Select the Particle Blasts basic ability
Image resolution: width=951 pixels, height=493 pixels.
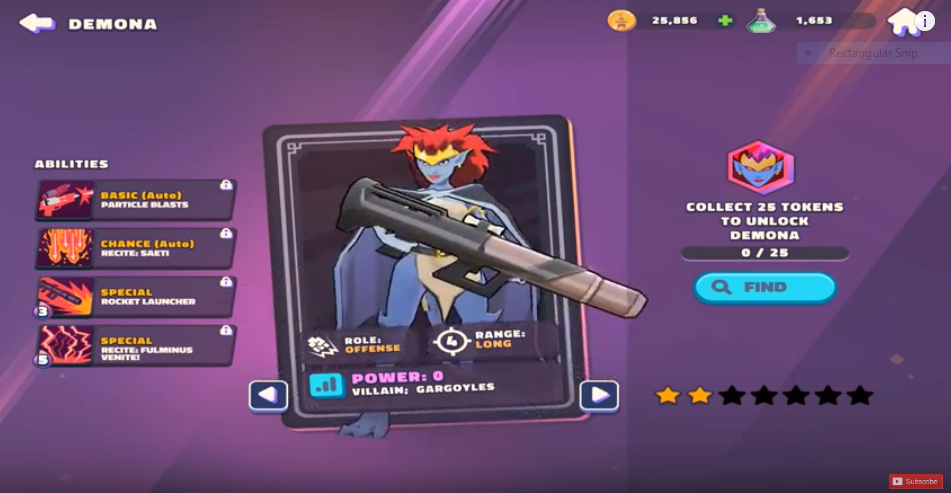point(135,199)
